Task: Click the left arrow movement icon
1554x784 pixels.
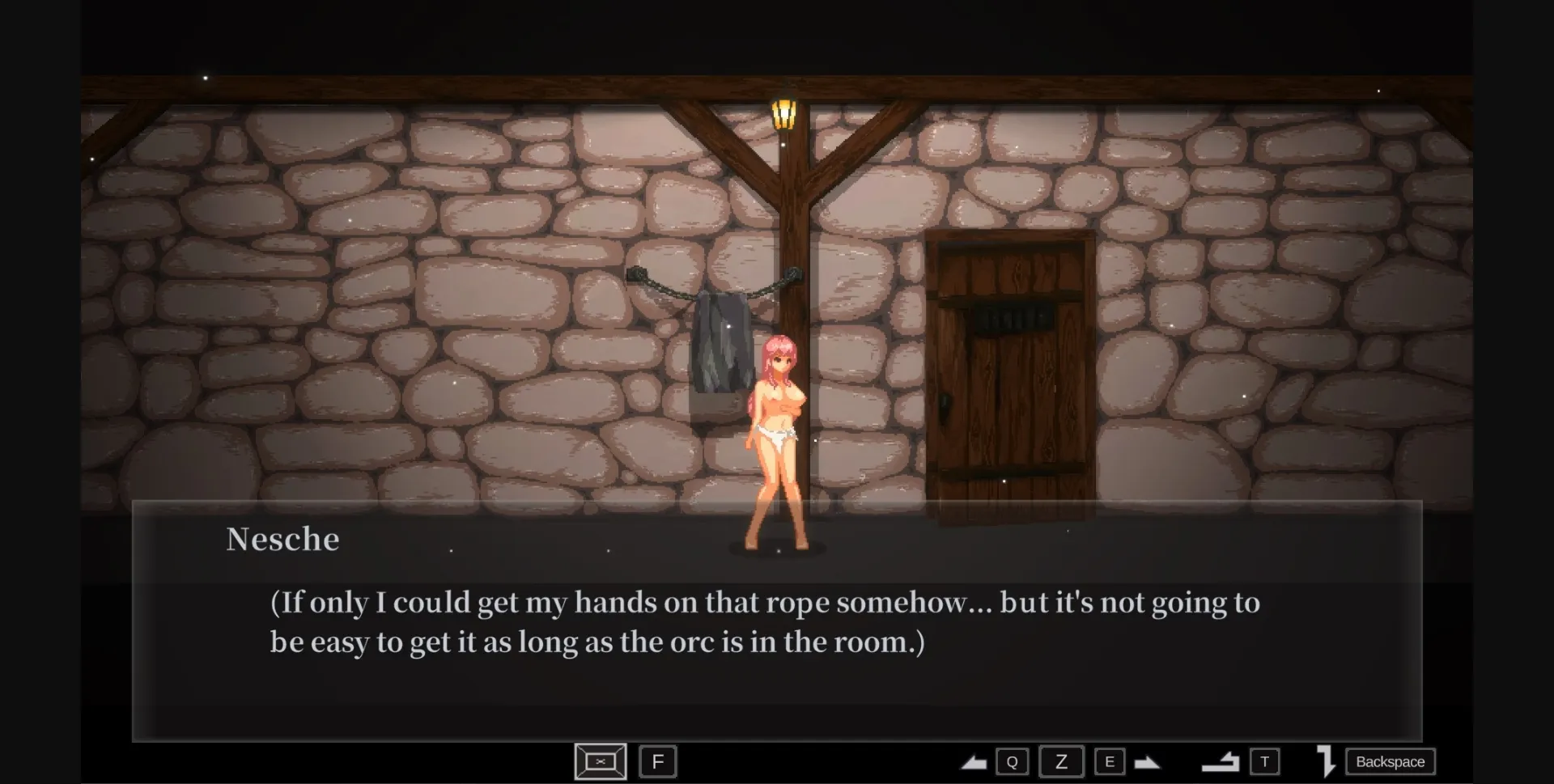Action: click(974, 762)
